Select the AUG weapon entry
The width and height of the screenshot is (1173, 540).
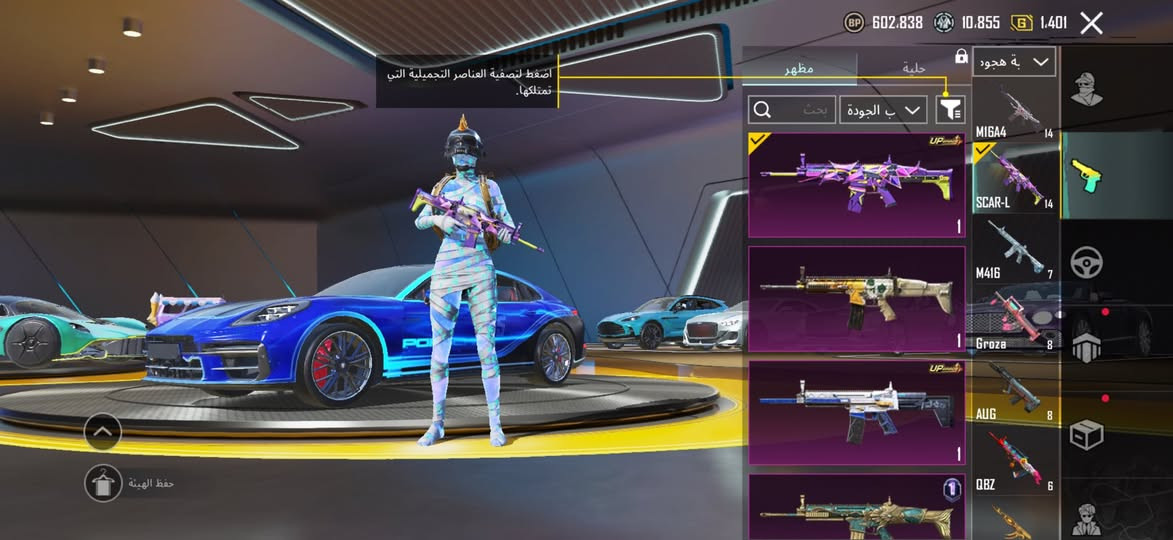(x=1014, y=391)
